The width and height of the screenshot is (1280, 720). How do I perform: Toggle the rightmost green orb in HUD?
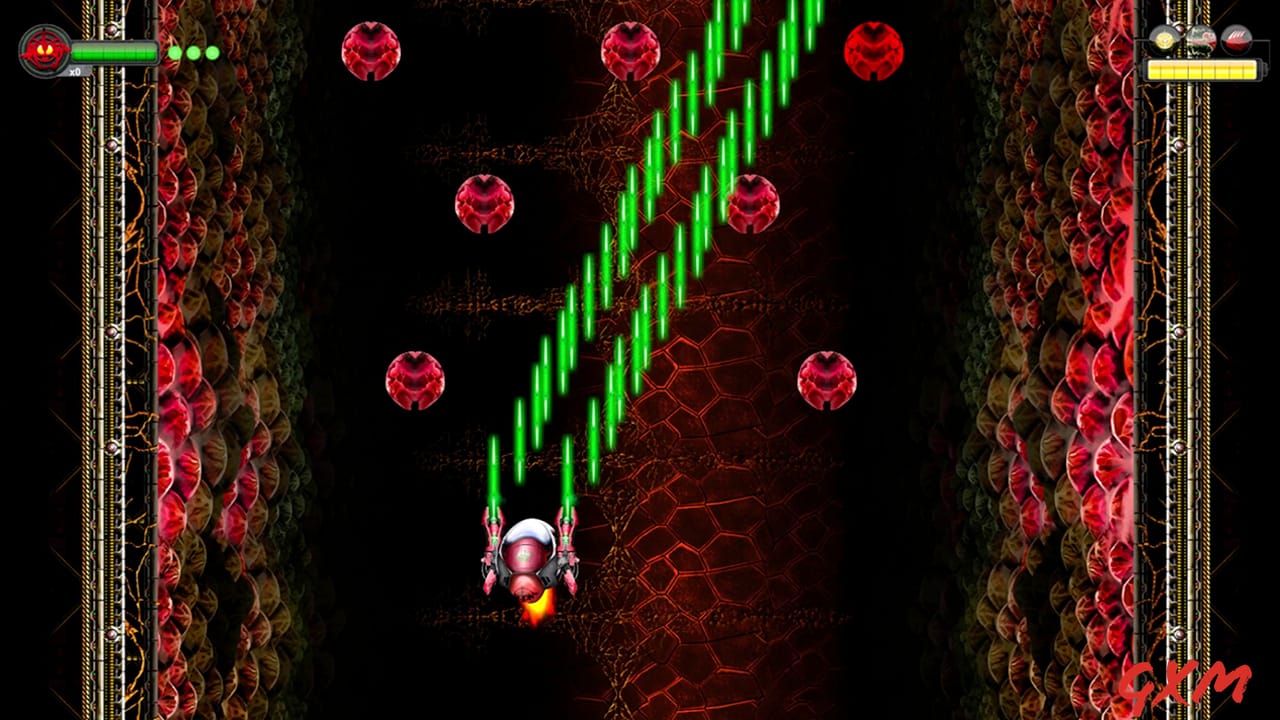[x=211, y=53]
